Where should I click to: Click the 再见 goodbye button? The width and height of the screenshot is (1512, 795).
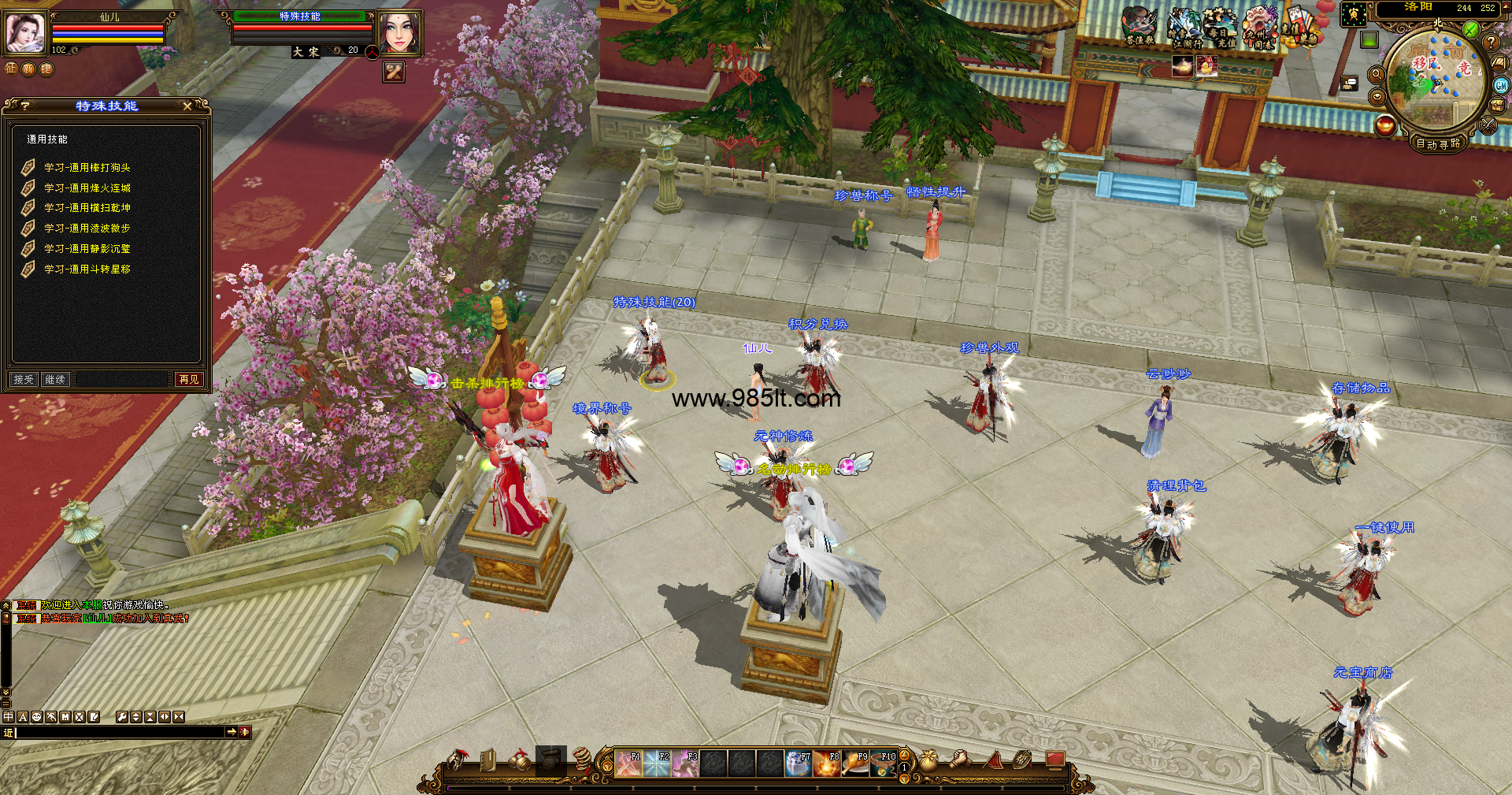tap(189, 380)
